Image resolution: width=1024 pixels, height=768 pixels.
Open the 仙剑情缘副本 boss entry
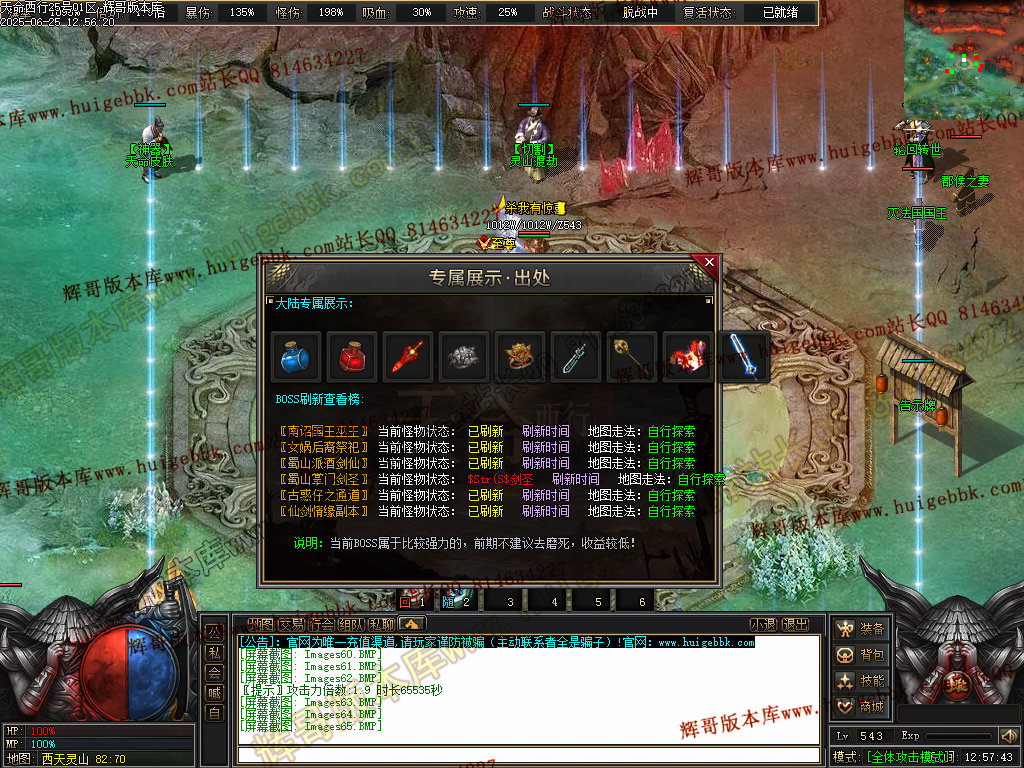(x=323, y=511)
